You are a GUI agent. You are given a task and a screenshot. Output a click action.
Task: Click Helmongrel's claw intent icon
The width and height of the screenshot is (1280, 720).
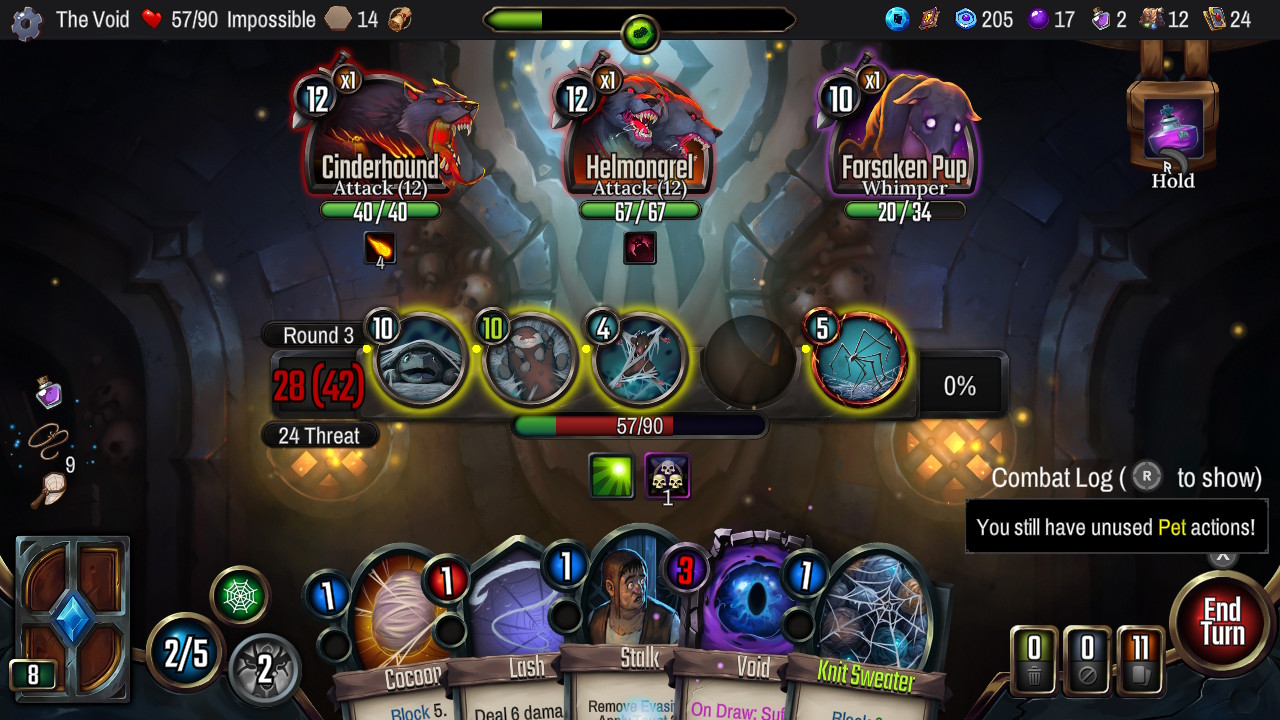point(639,249)
